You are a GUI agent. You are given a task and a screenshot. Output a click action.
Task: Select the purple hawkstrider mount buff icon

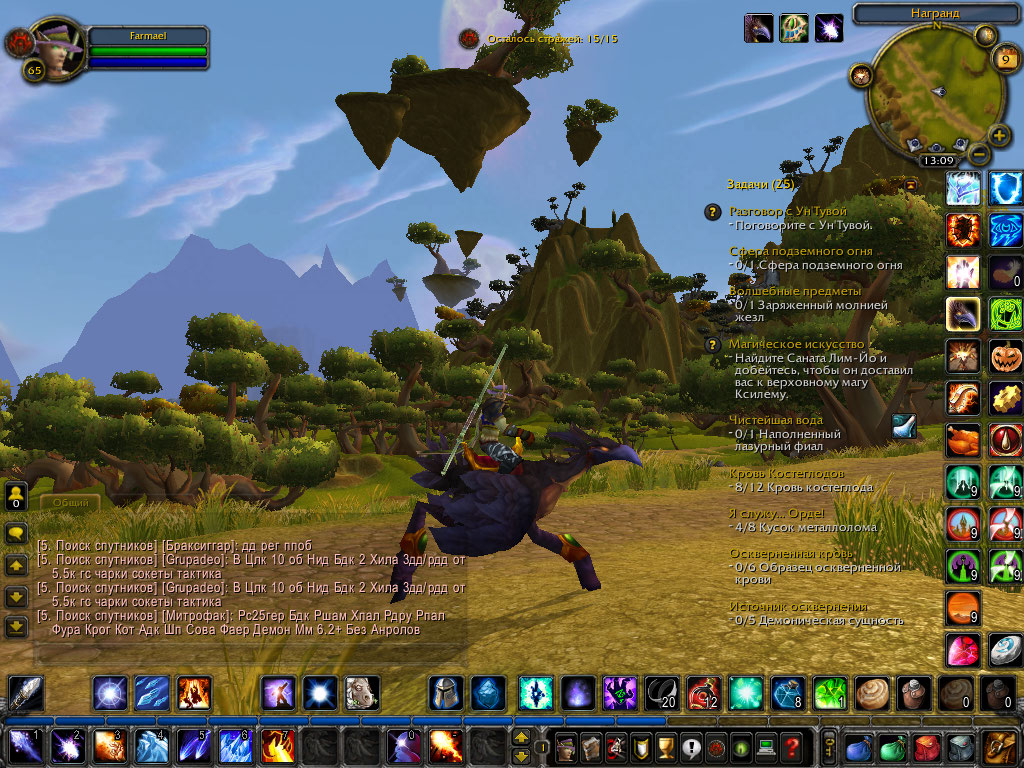[758, 28]
